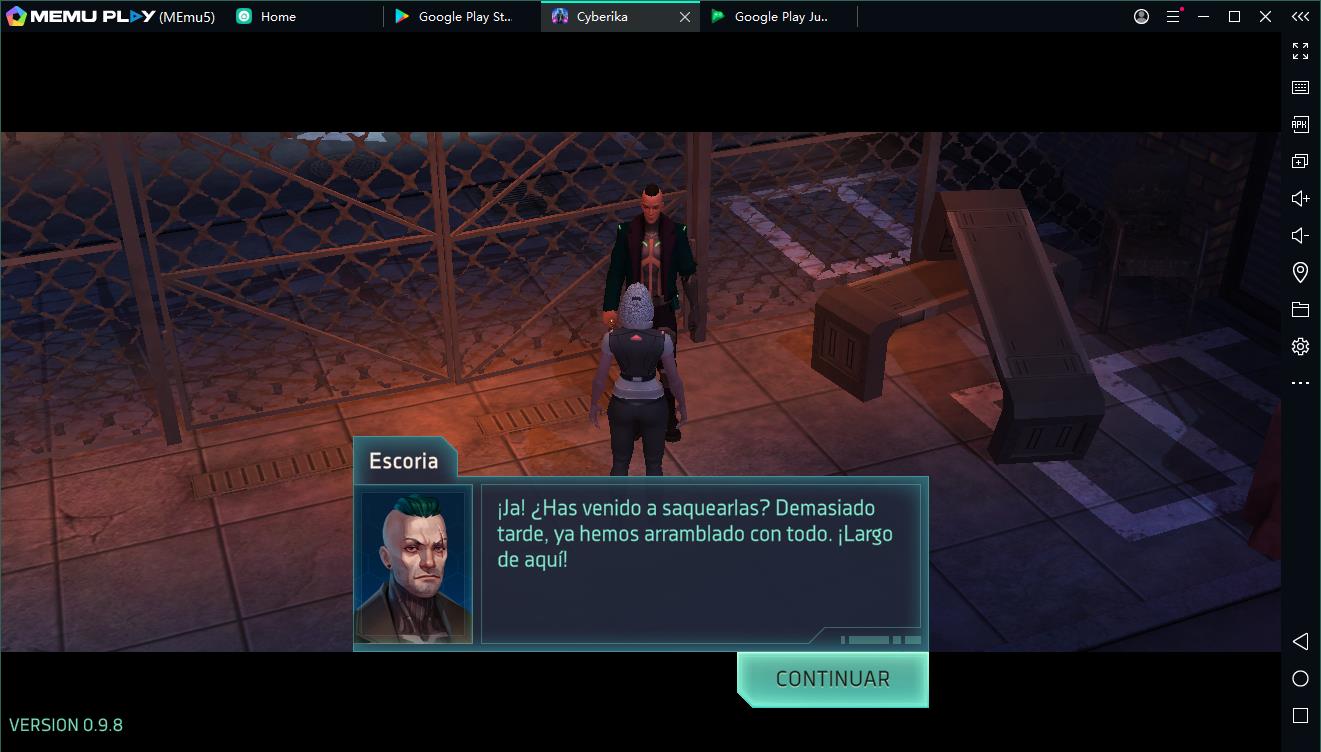Increase the emulator volume

1300,197
